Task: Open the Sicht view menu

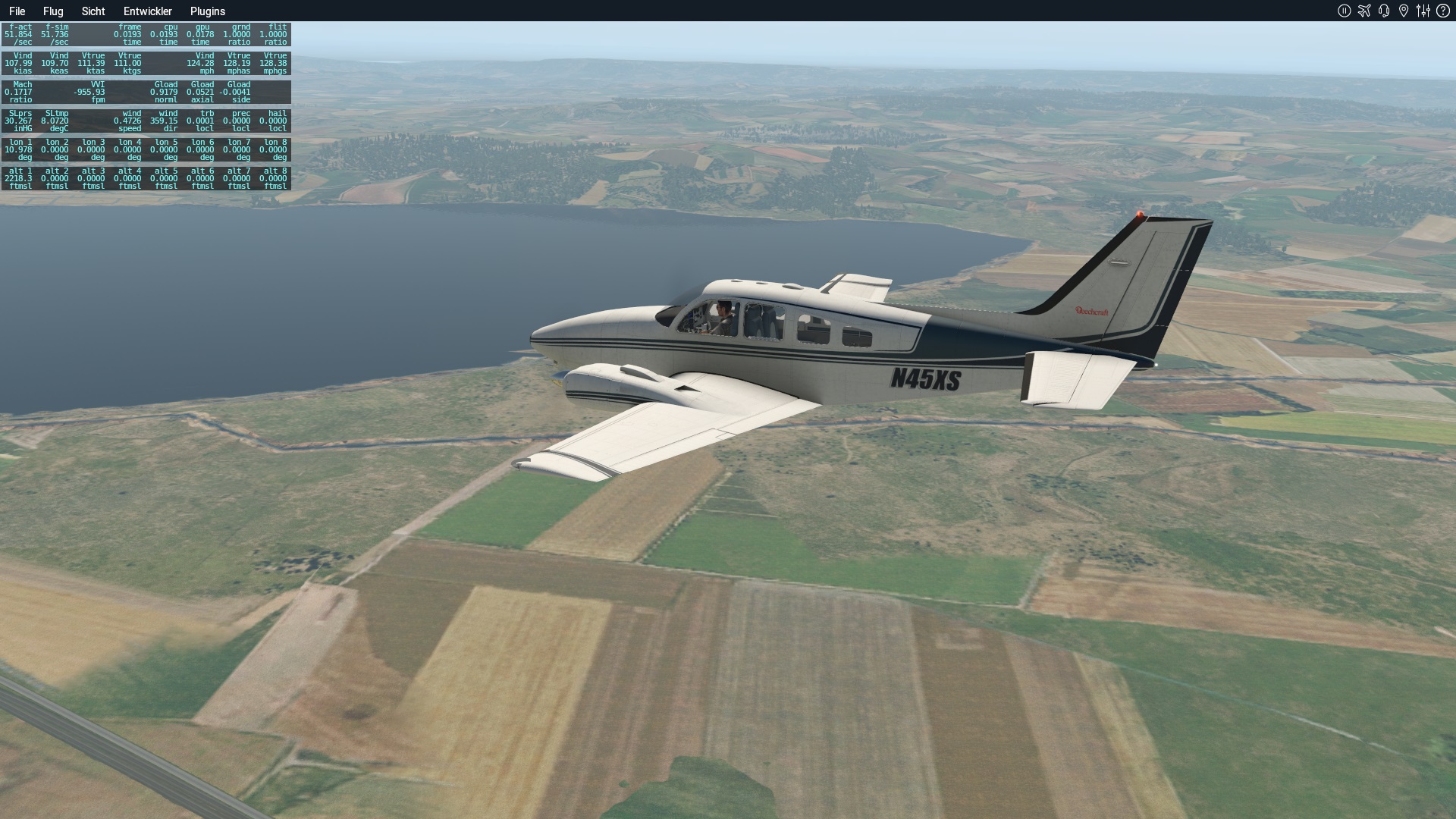Action: 93,11
